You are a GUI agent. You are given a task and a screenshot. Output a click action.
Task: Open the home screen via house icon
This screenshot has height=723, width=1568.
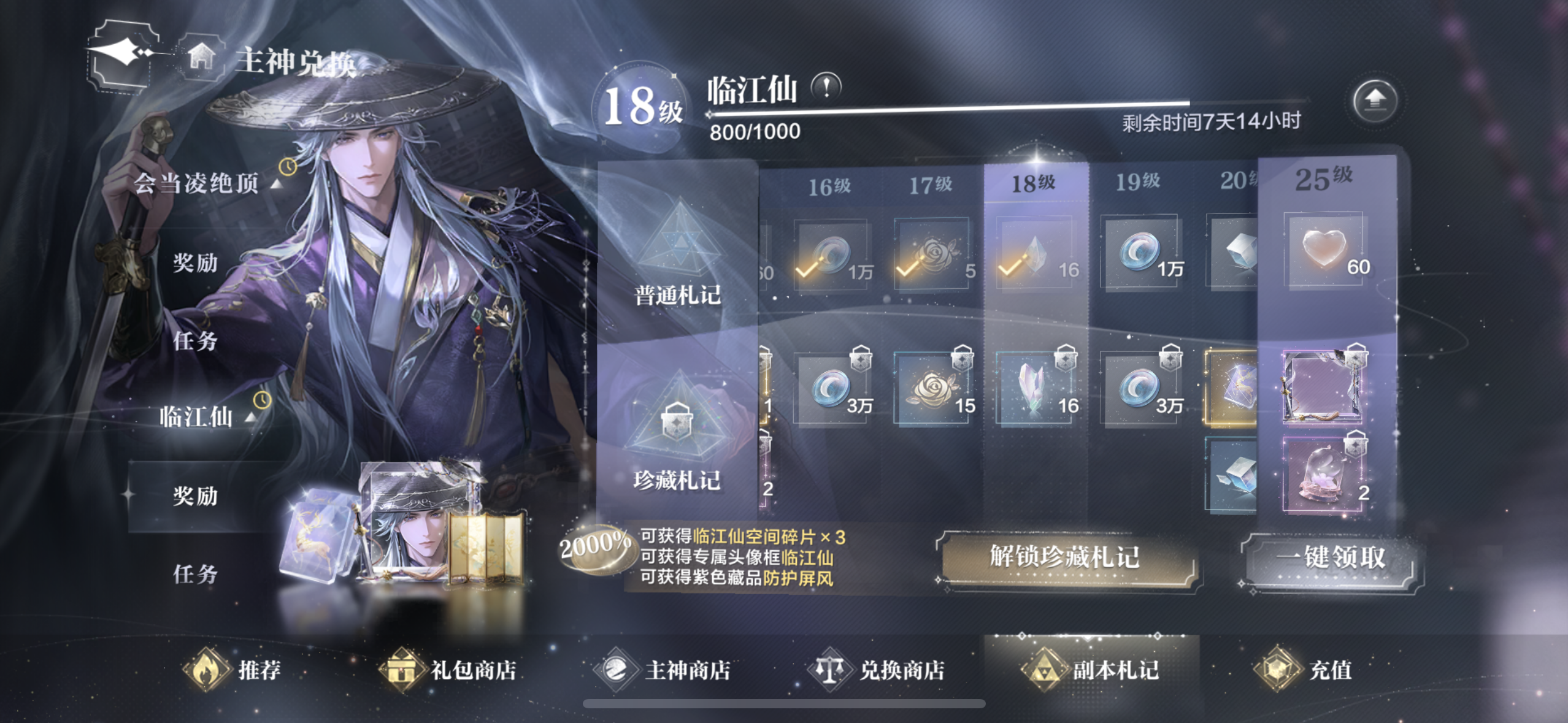pos(203,56)
